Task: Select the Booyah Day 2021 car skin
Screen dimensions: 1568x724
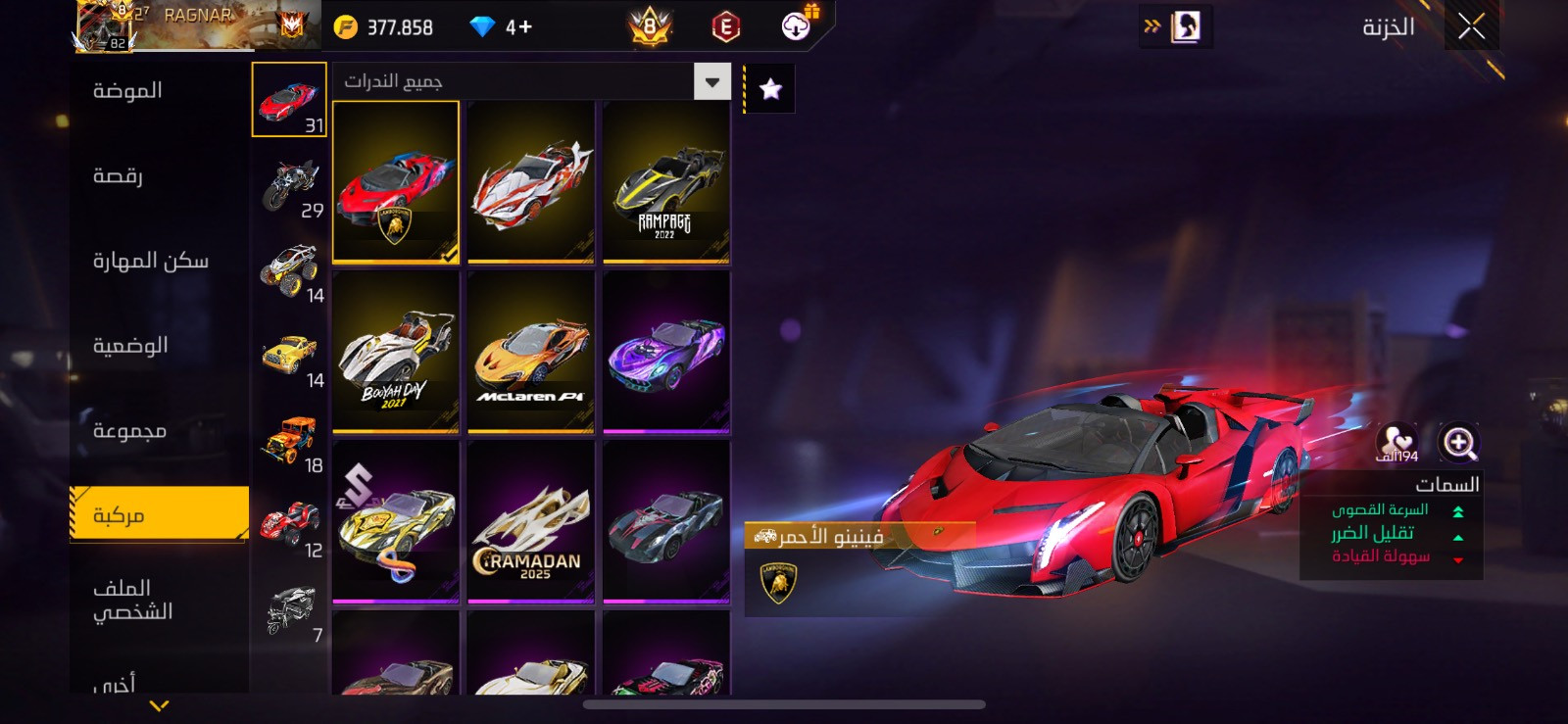Action: 396,352
